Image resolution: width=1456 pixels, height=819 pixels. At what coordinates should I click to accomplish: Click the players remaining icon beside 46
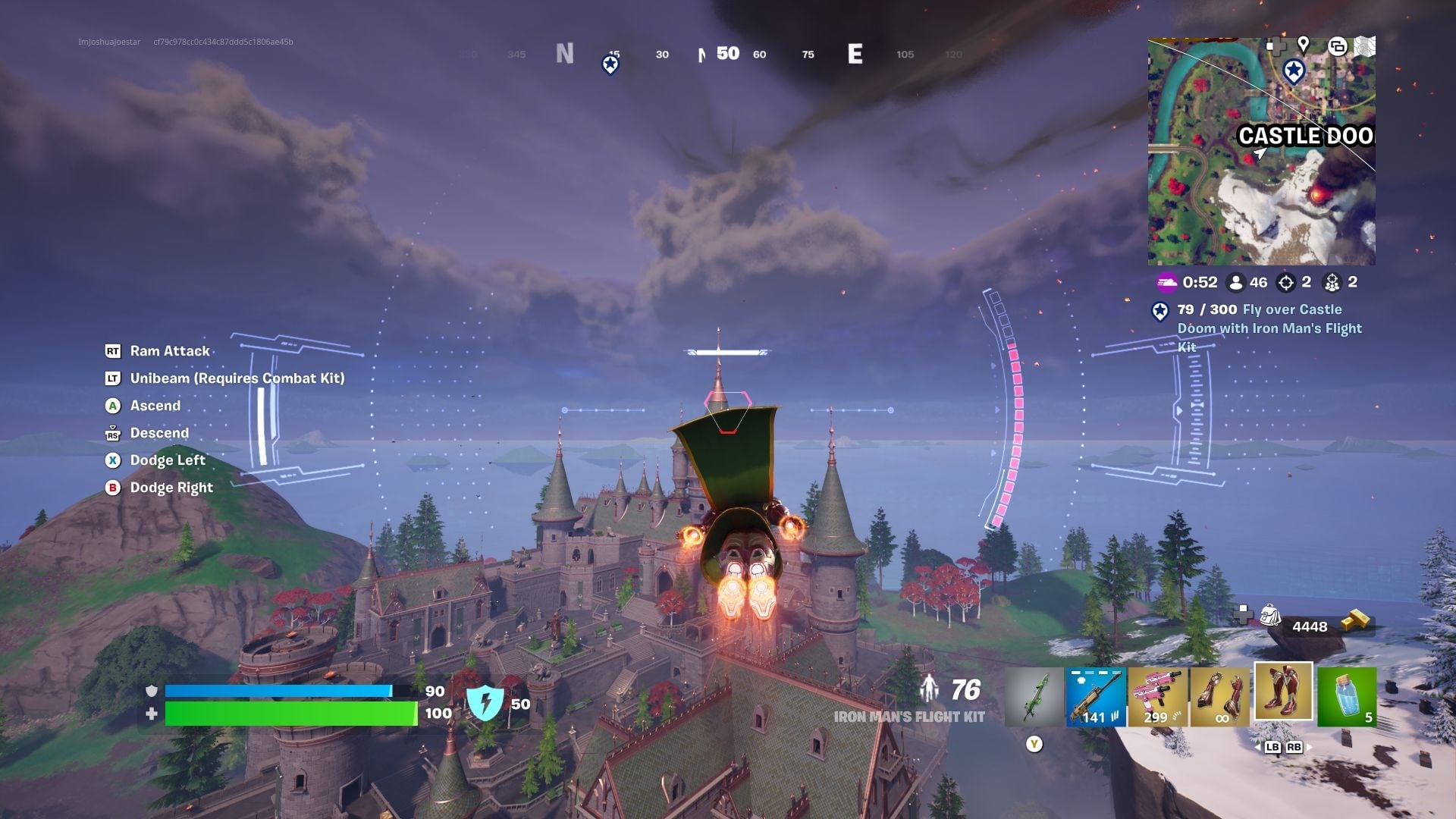point(1236,283)
